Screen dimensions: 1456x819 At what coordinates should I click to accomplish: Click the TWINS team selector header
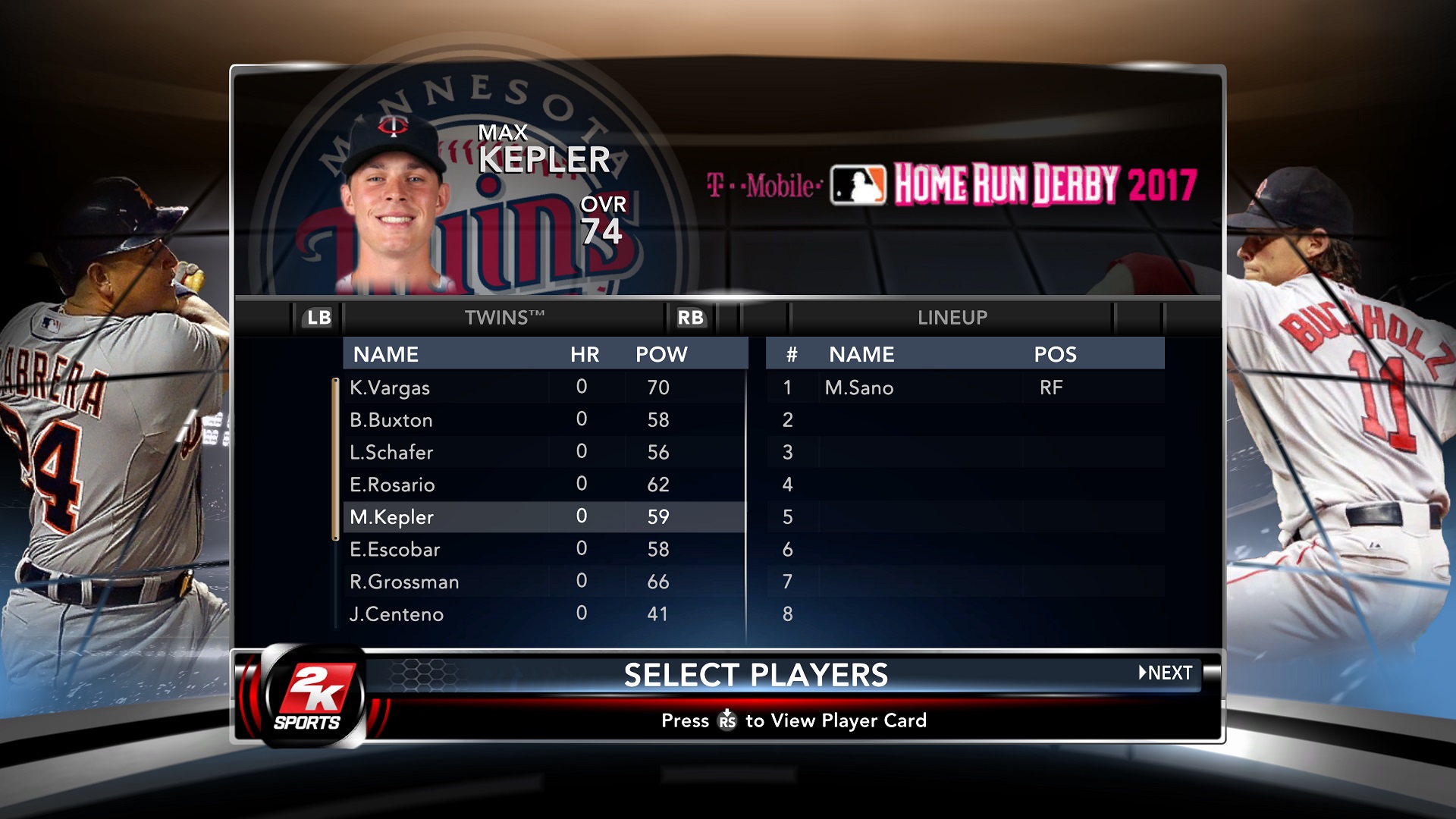point(504,318)
